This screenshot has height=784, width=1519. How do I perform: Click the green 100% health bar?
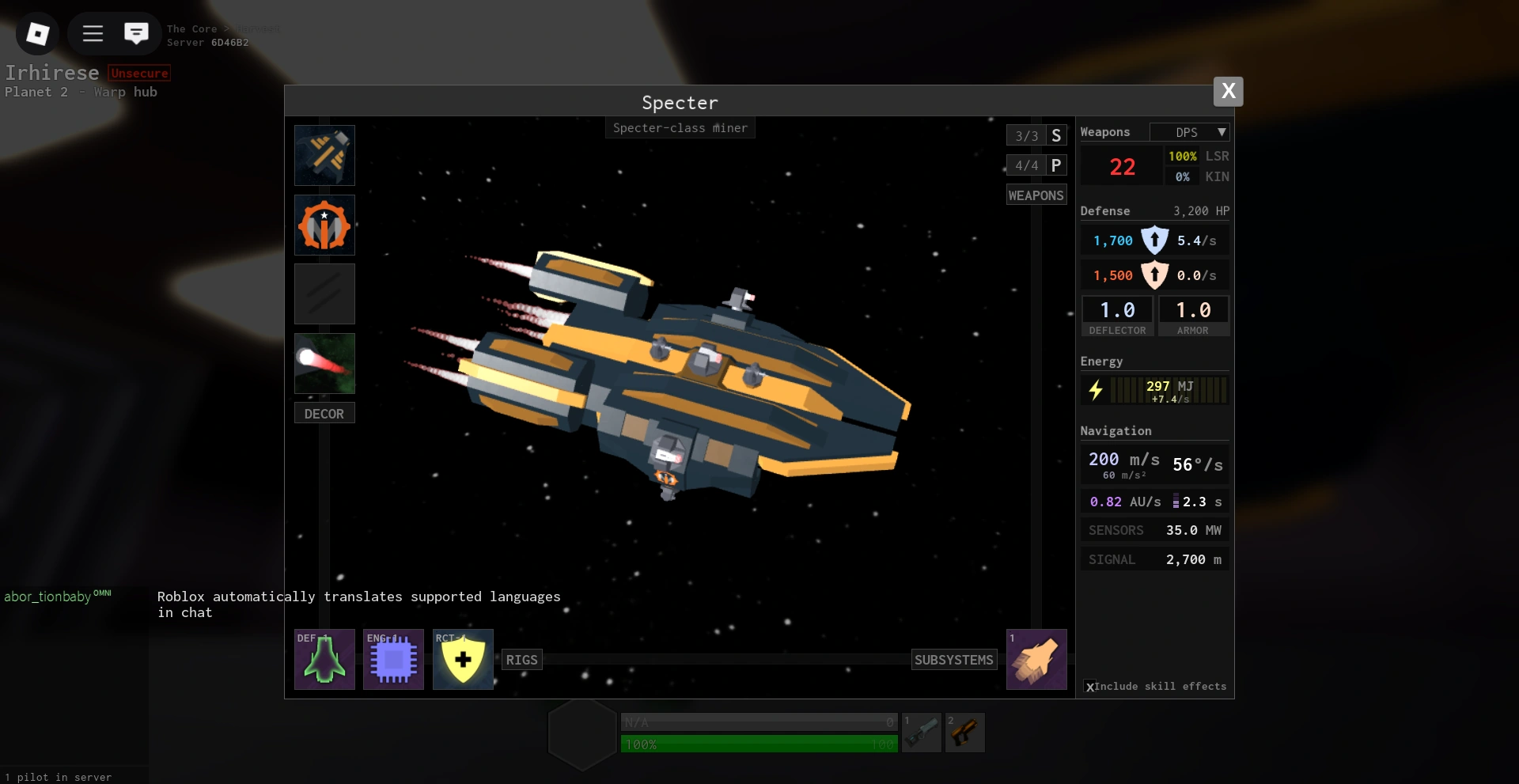click(x=757, y=744)
